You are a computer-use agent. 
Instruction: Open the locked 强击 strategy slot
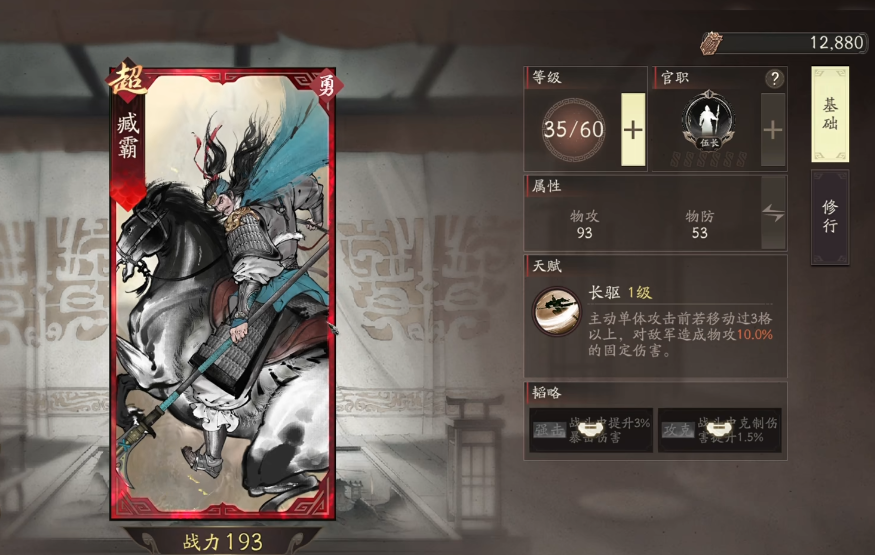pos(589,429)
